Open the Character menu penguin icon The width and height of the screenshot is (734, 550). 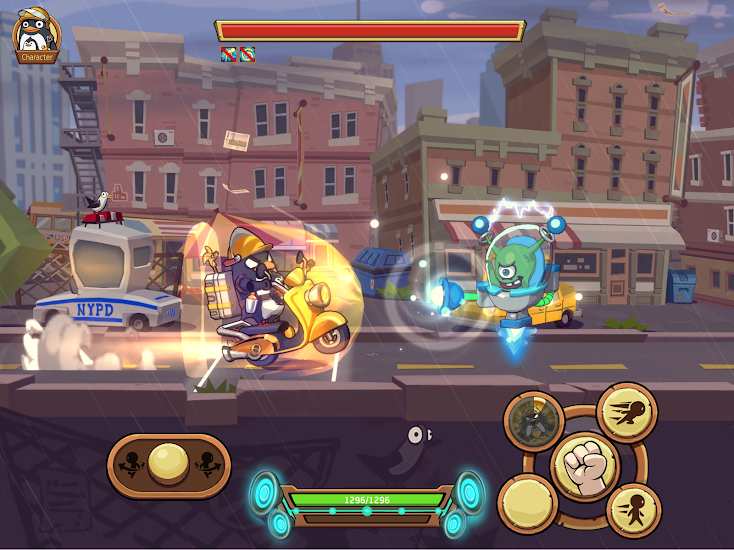[x=37, y=35]
